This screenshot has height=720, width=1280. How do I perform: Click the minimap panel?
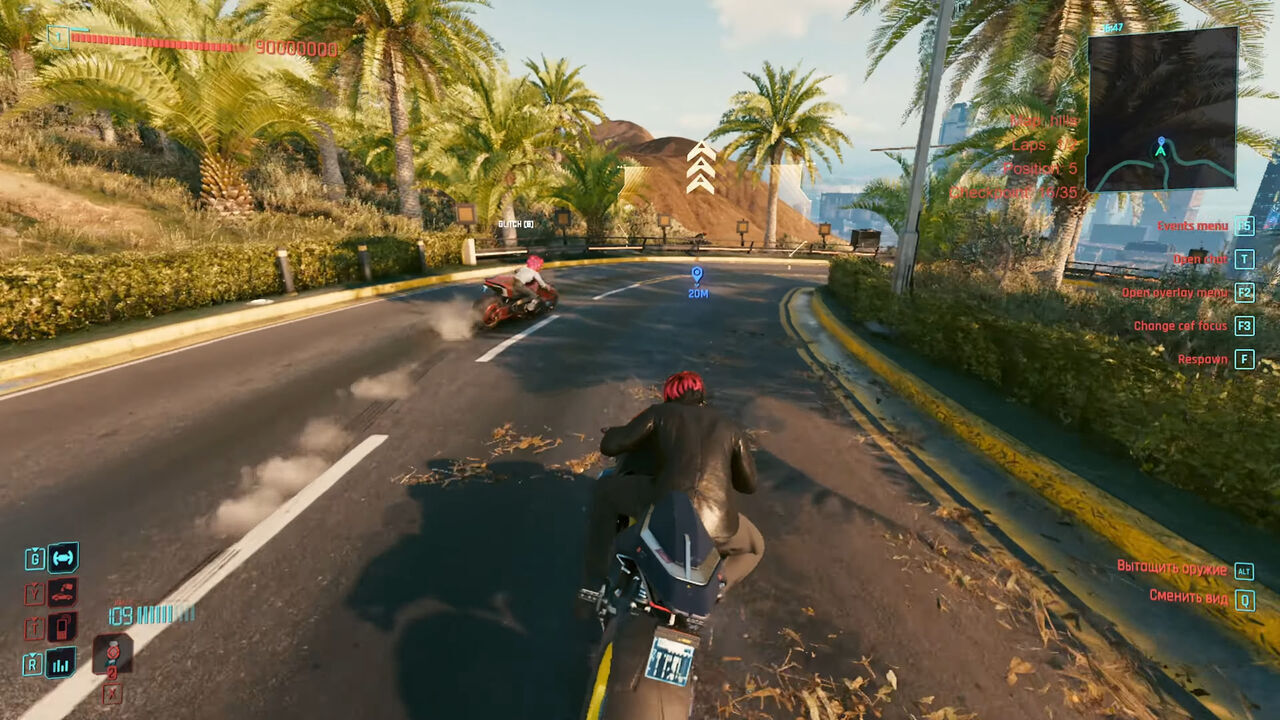[x=1162, y=108]
